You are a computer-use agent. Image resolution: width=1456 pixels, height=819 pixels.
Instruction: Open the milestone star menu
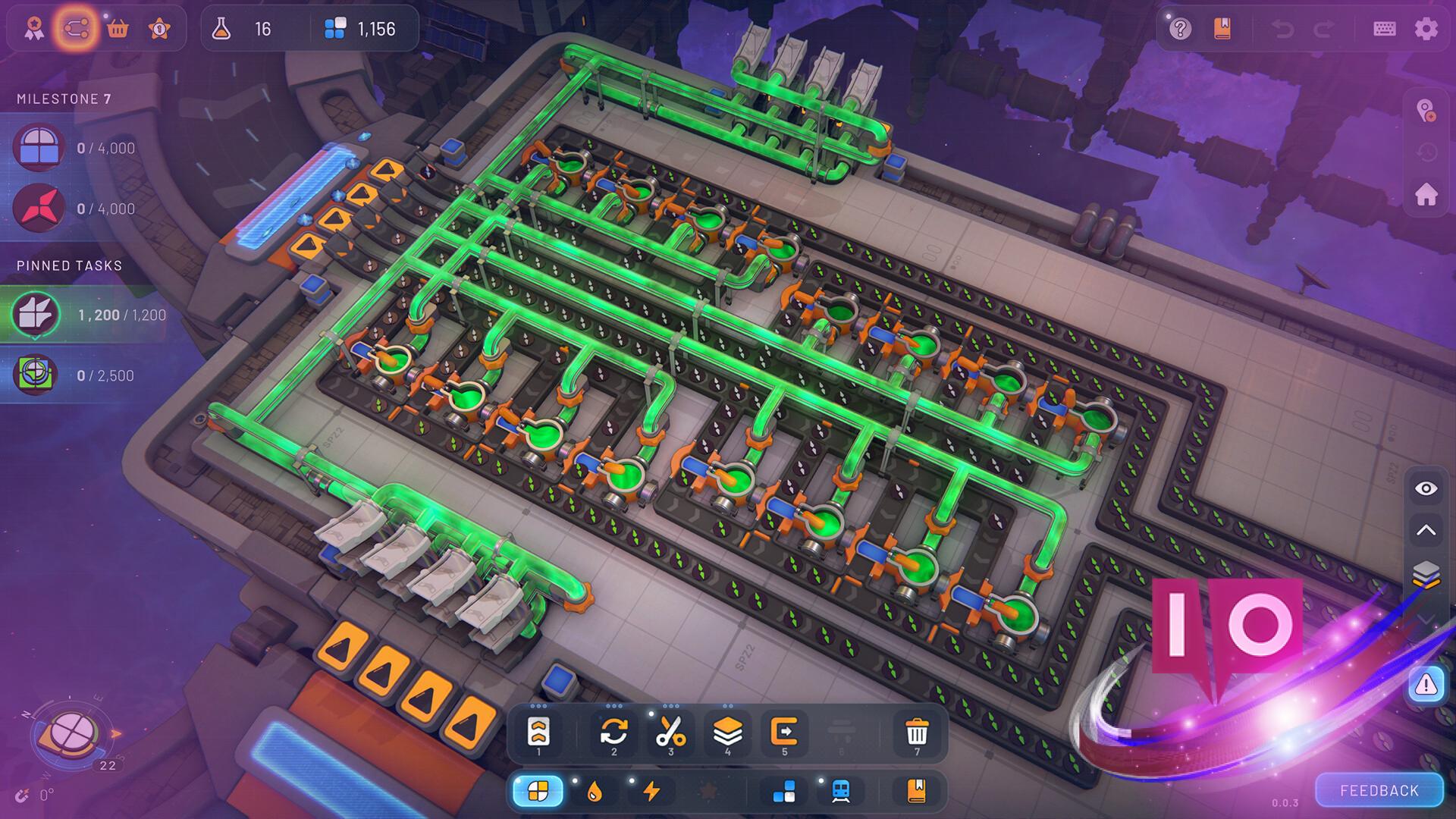tap(158, 28)
